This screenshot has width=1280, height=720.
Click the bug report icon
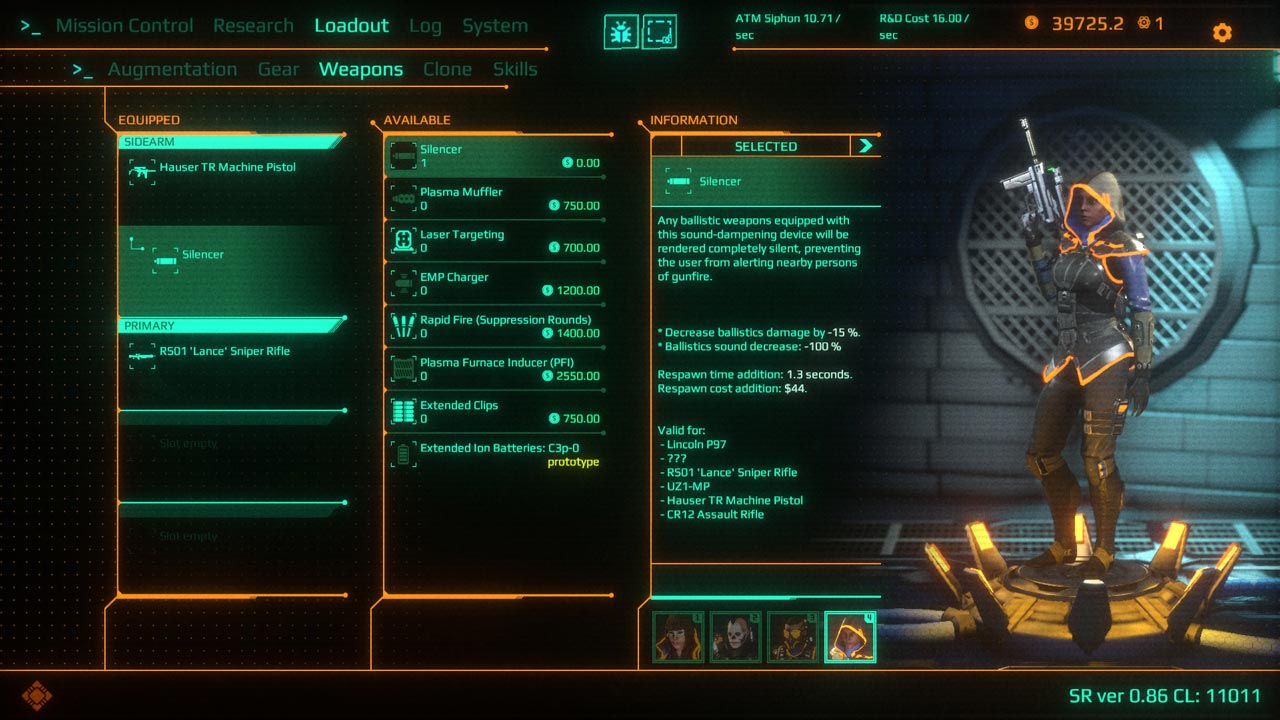[621, 32]
